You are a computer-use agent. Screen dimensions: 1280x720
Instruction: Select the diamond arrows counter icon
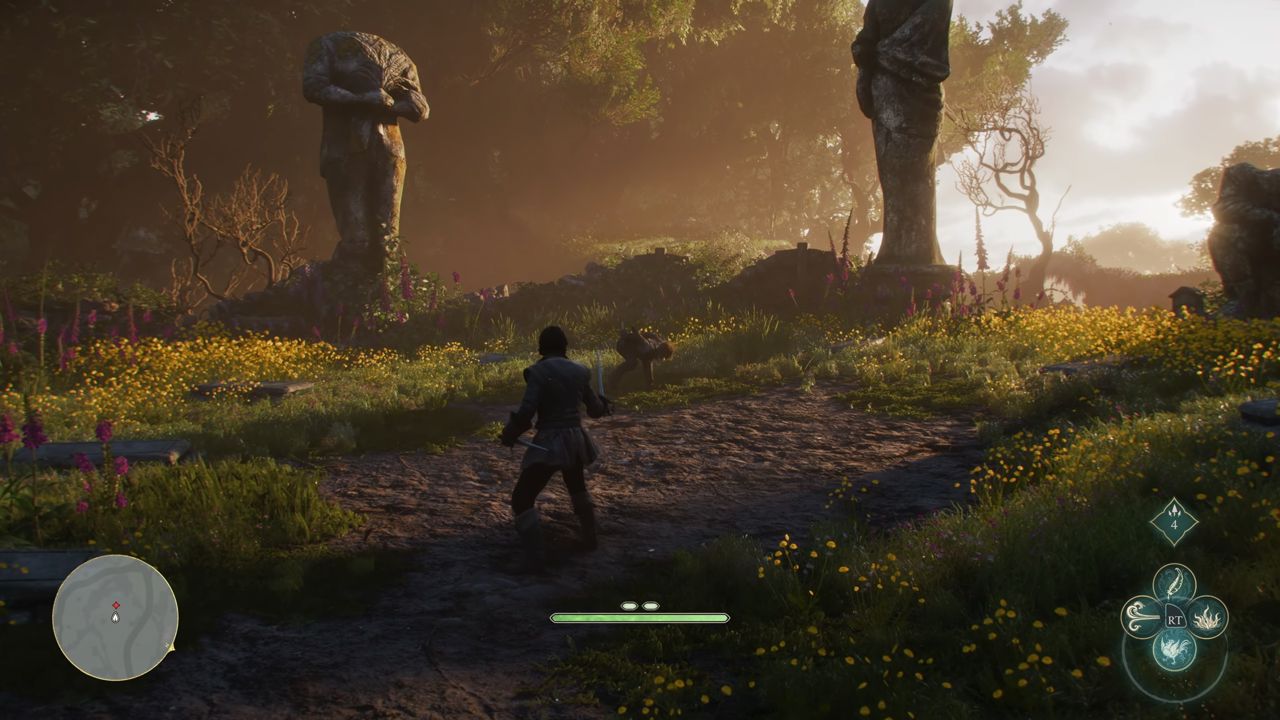tap(1174, 521)
